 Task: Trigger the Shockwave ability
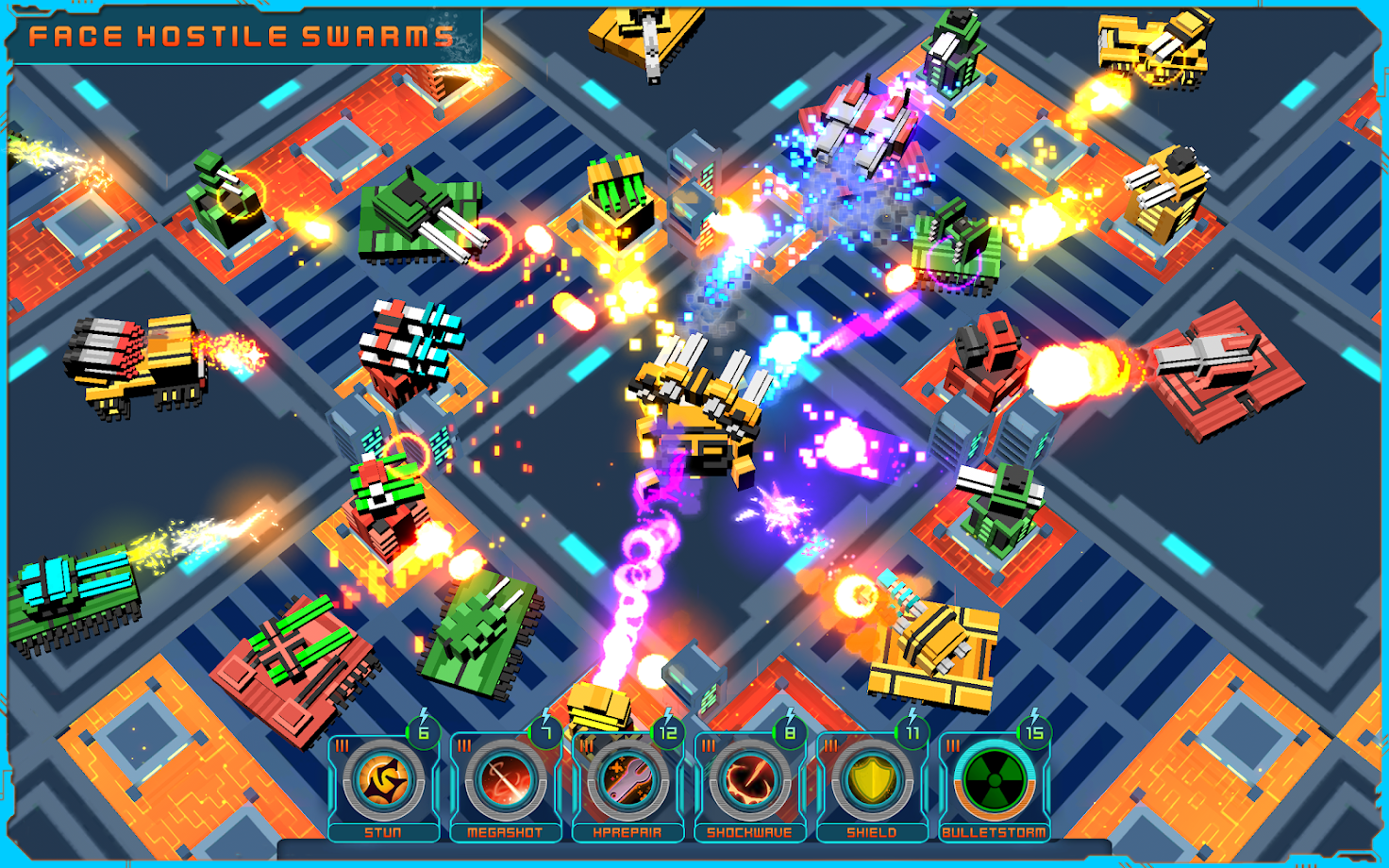pyautogui.click(x=749, y=782)
